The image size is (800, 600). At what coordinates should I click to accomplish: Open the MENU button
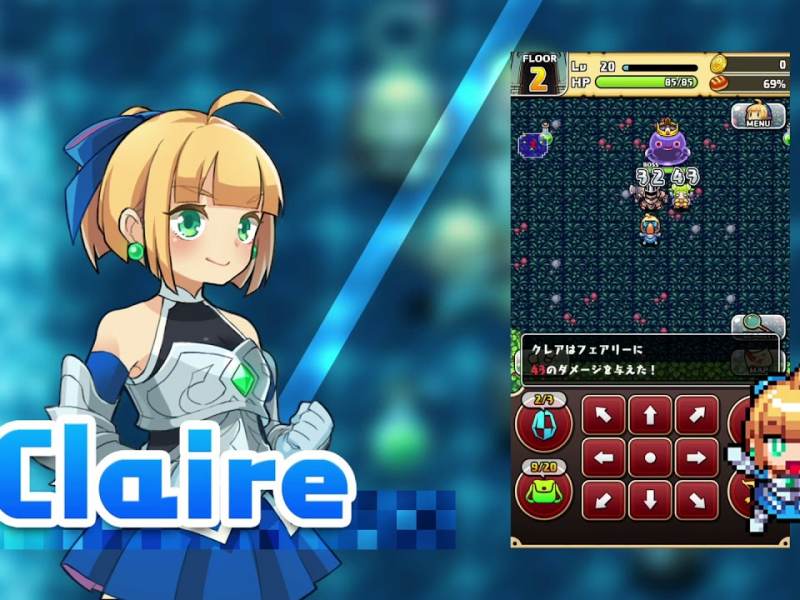click(757, 116)
